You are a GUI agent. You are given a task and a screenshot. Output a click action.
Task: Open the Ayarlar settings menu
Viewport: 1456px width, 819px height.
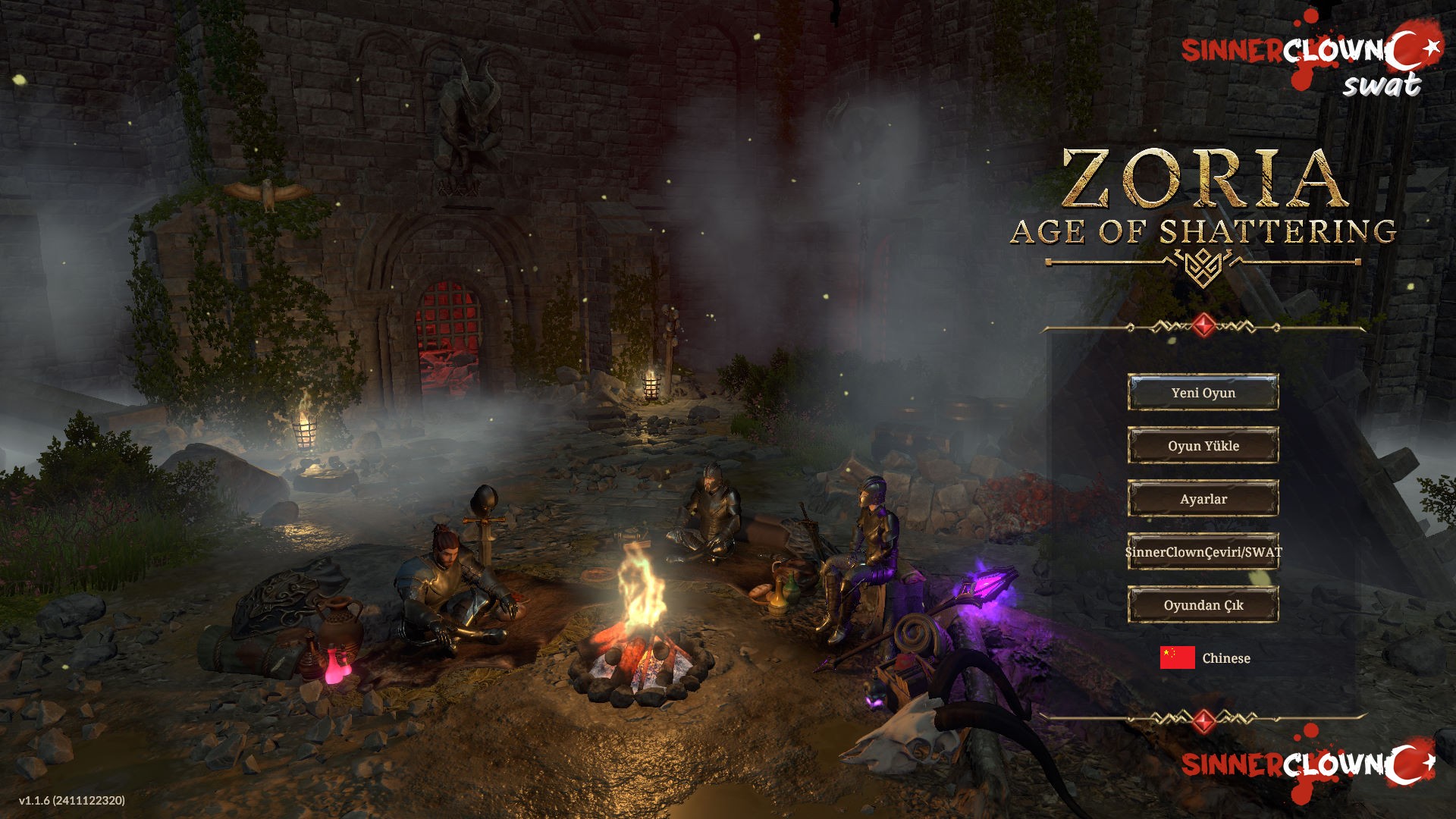point(1203,498)
